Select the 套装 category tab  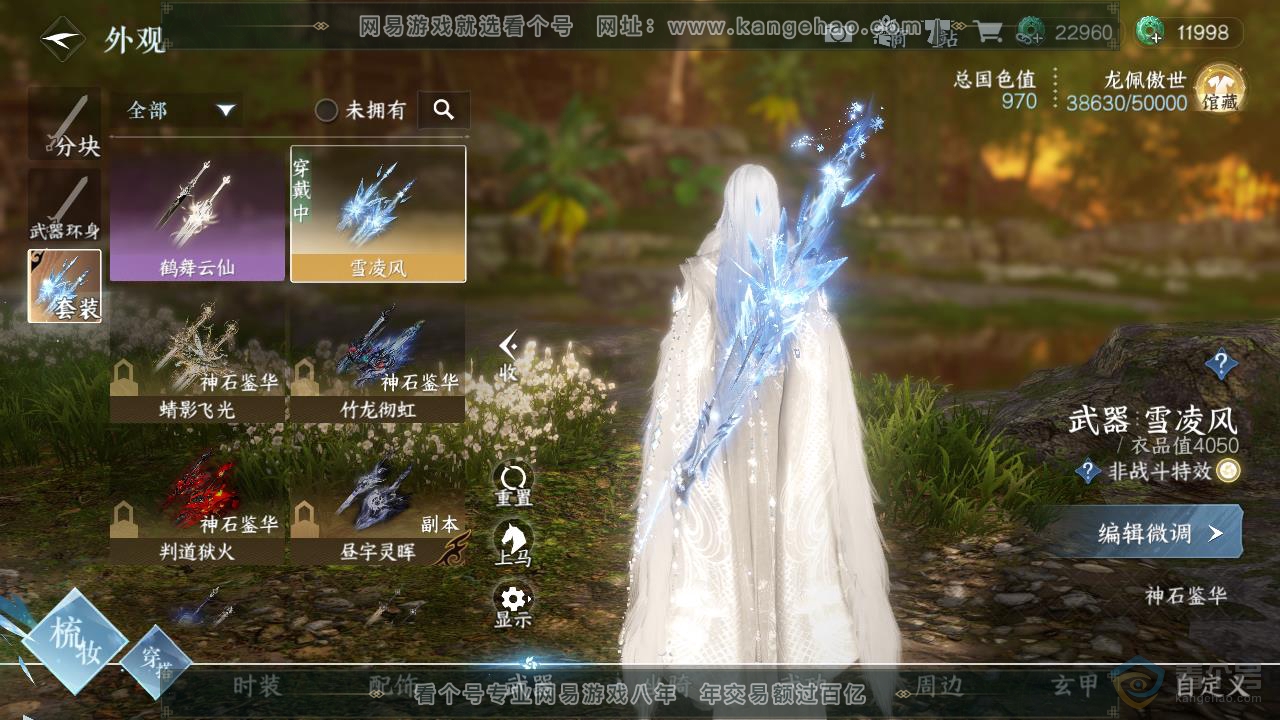[x=65, y=285]
